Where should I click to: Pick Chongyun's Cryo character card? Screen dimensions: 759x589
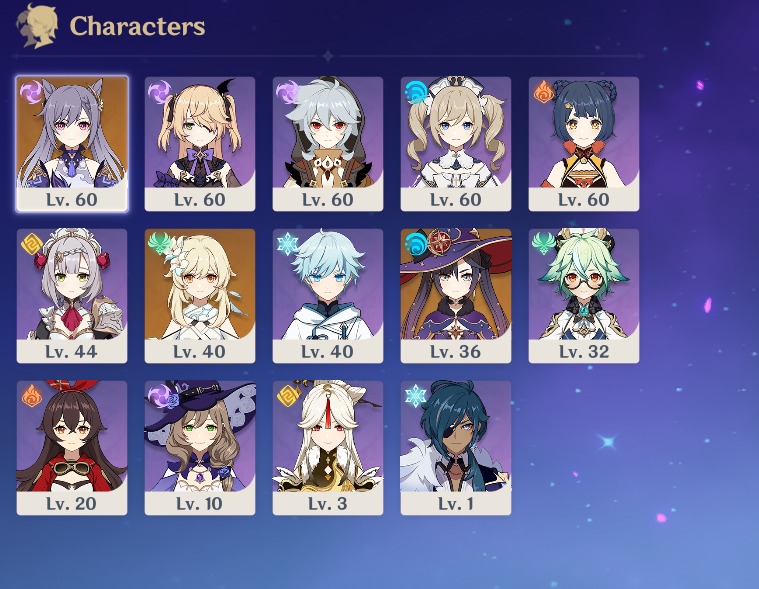(x=328, y=295)
